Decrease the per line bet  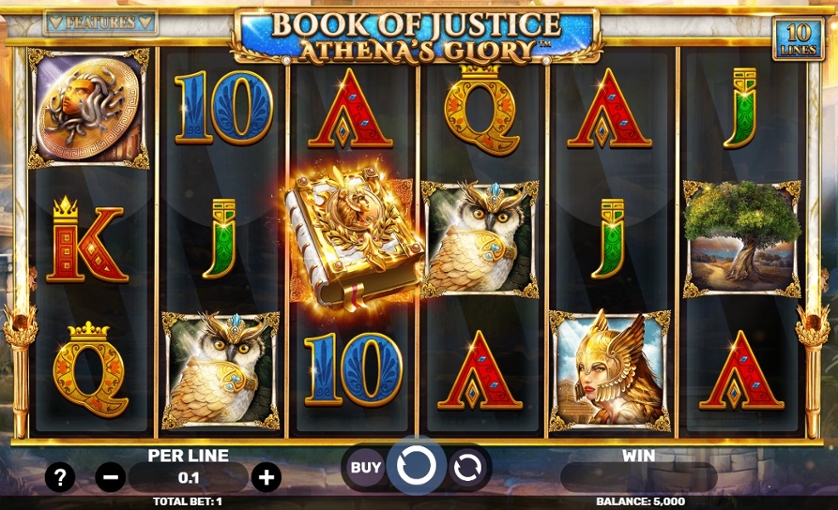(110, 477)
